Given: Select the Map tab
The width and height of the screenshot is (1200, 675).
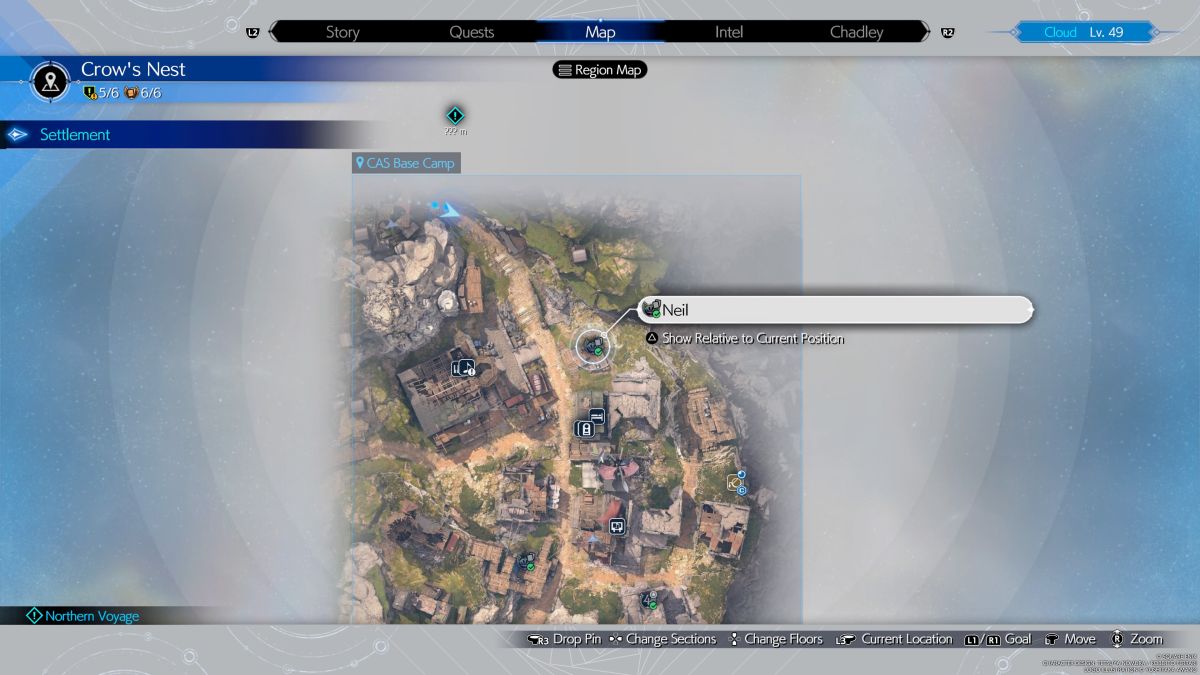Looking at the screenshot, I should pyautogui.click(x=600, y=32).
